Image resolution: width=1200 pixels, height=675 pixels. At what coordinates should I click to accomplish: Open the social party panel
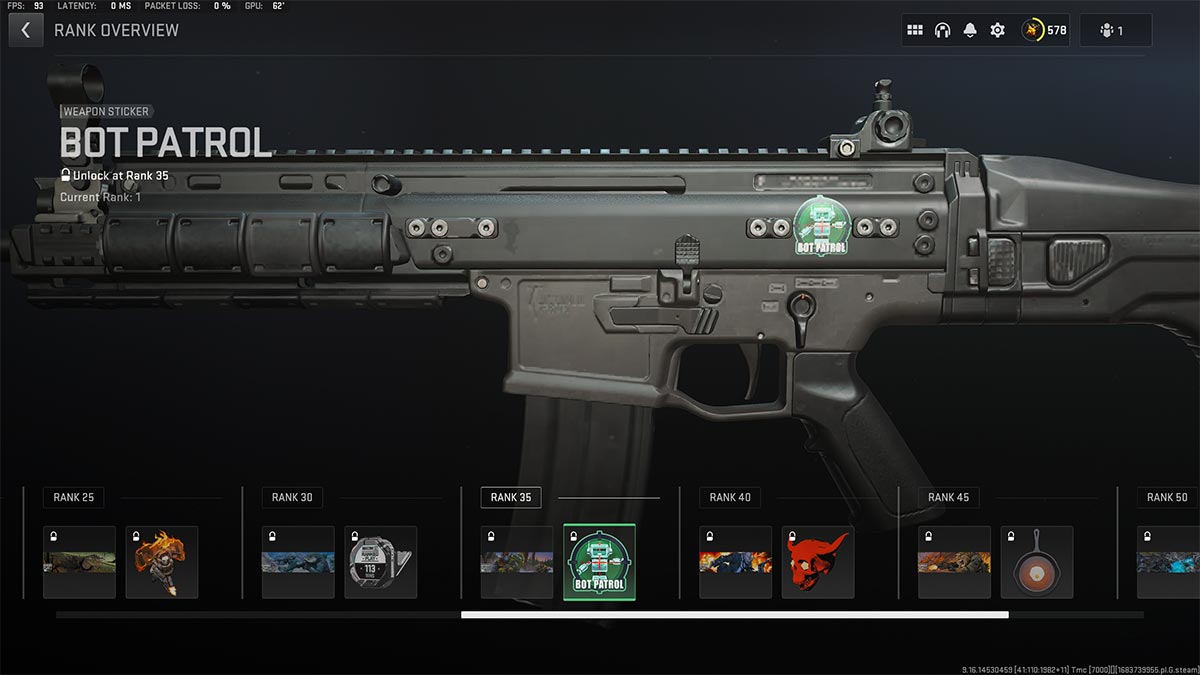click(x=1115, y=30)
